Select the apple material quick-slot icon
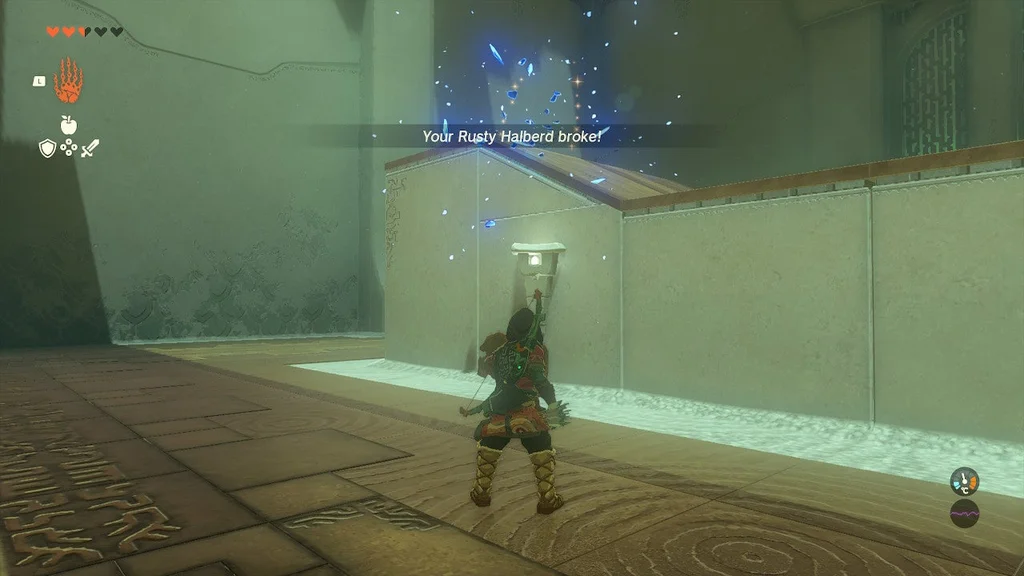1024x576 pixels. tap(68, 125)
